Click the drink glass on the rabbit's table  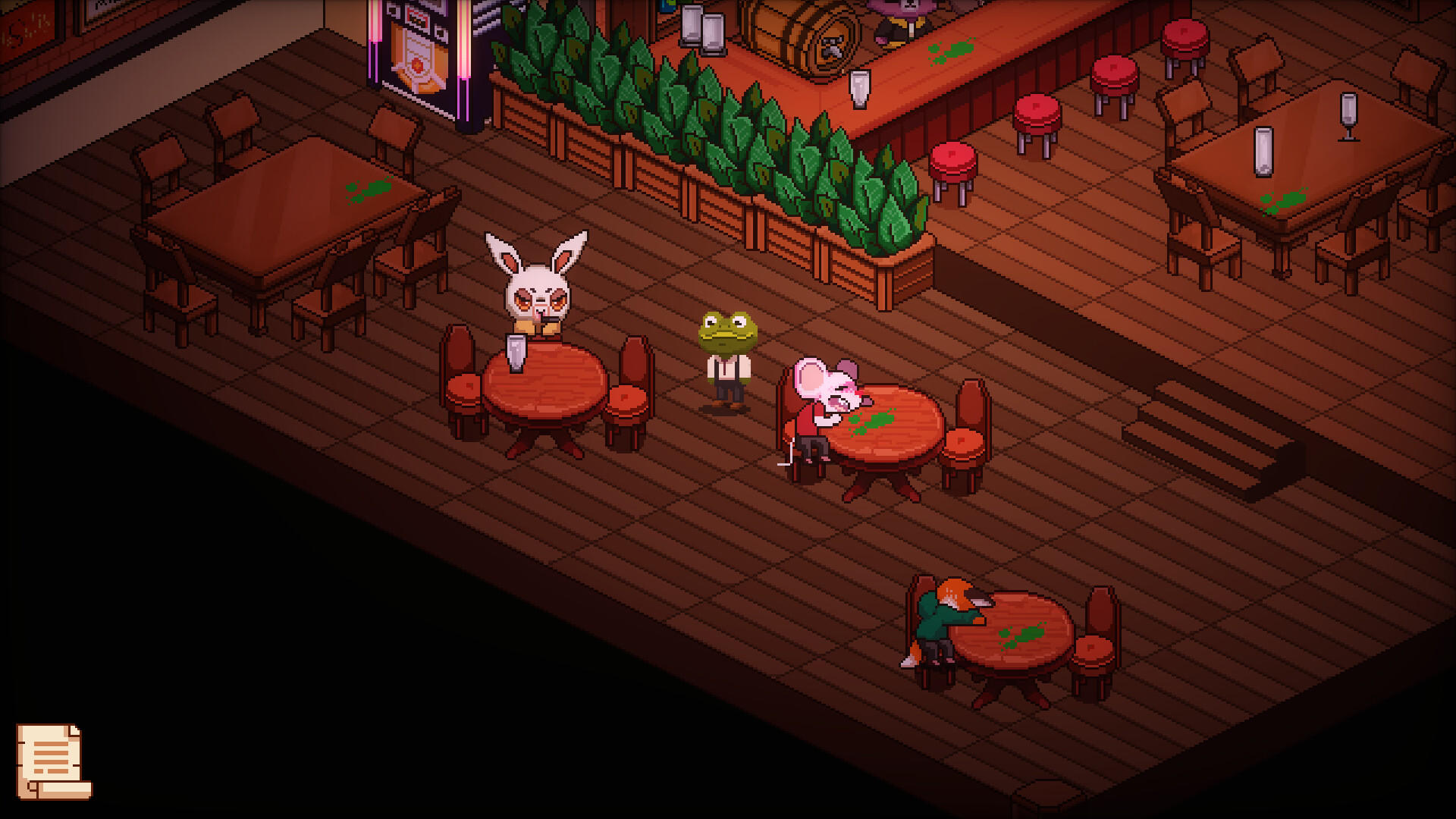tap(516, 353)
